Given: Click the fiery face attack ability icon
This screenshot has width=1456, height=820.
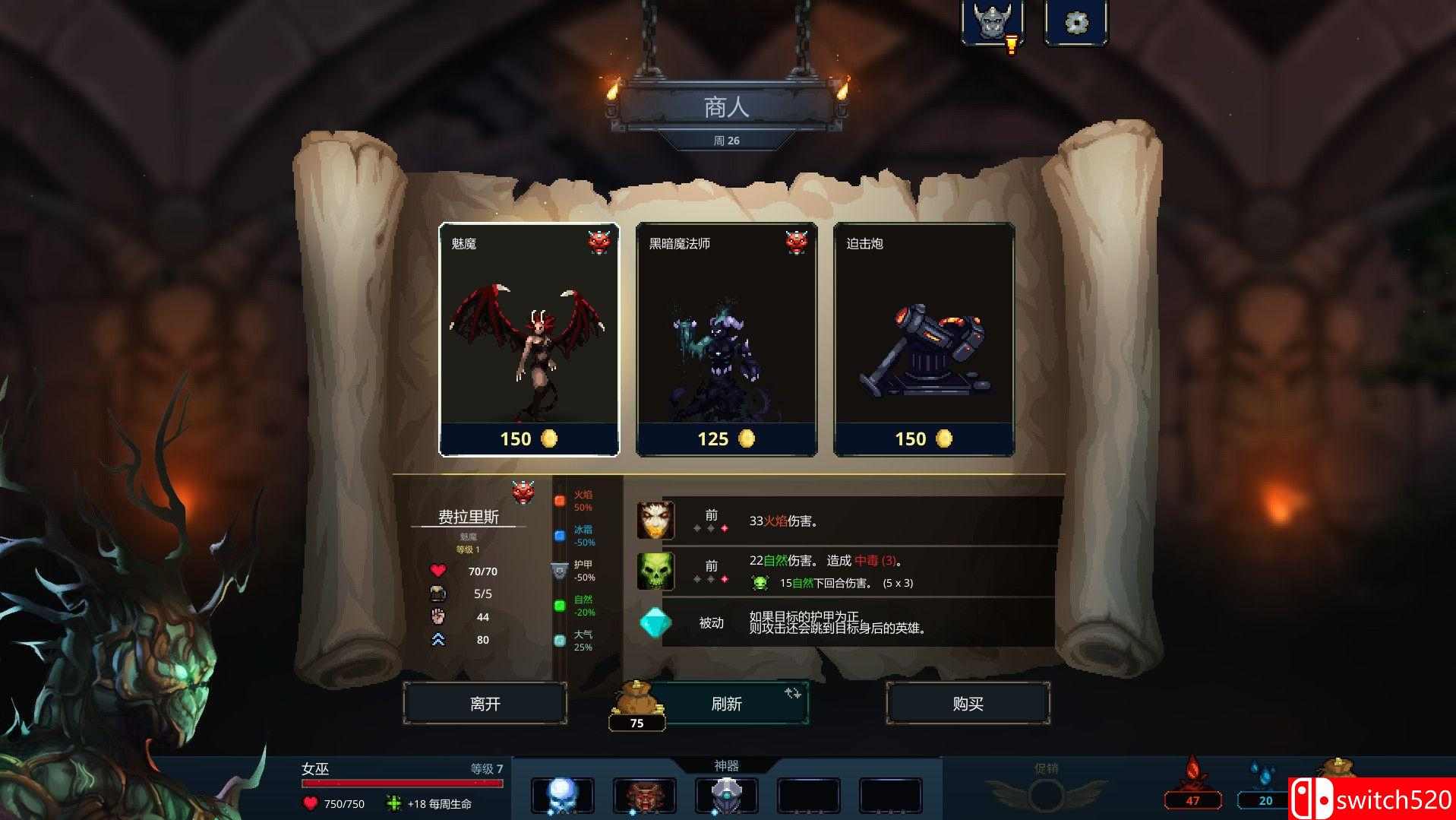Looking at the screenshot, I should coord(655,520).
